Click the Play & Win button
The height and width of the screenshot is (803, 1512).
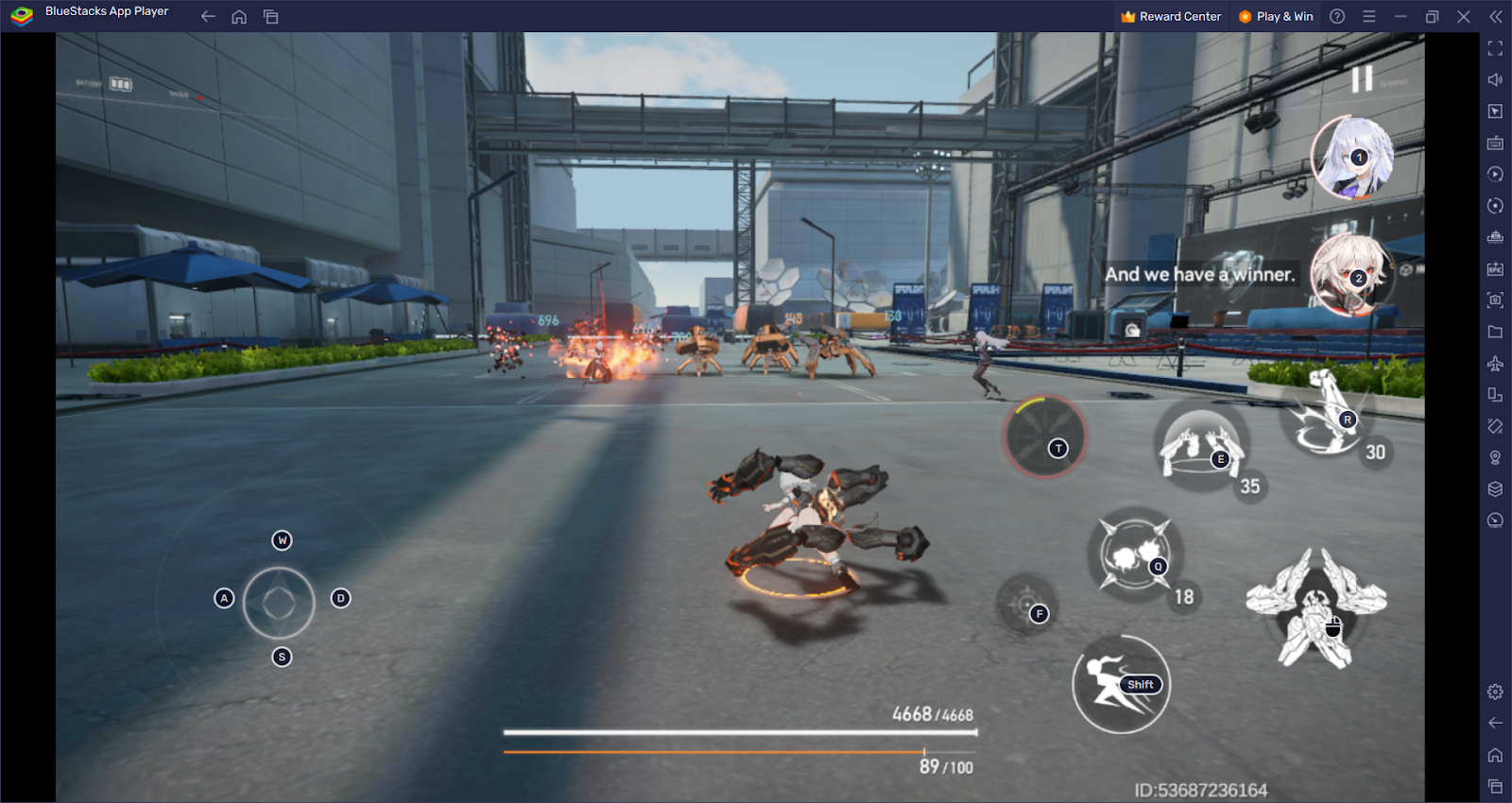pos(1276,16)
